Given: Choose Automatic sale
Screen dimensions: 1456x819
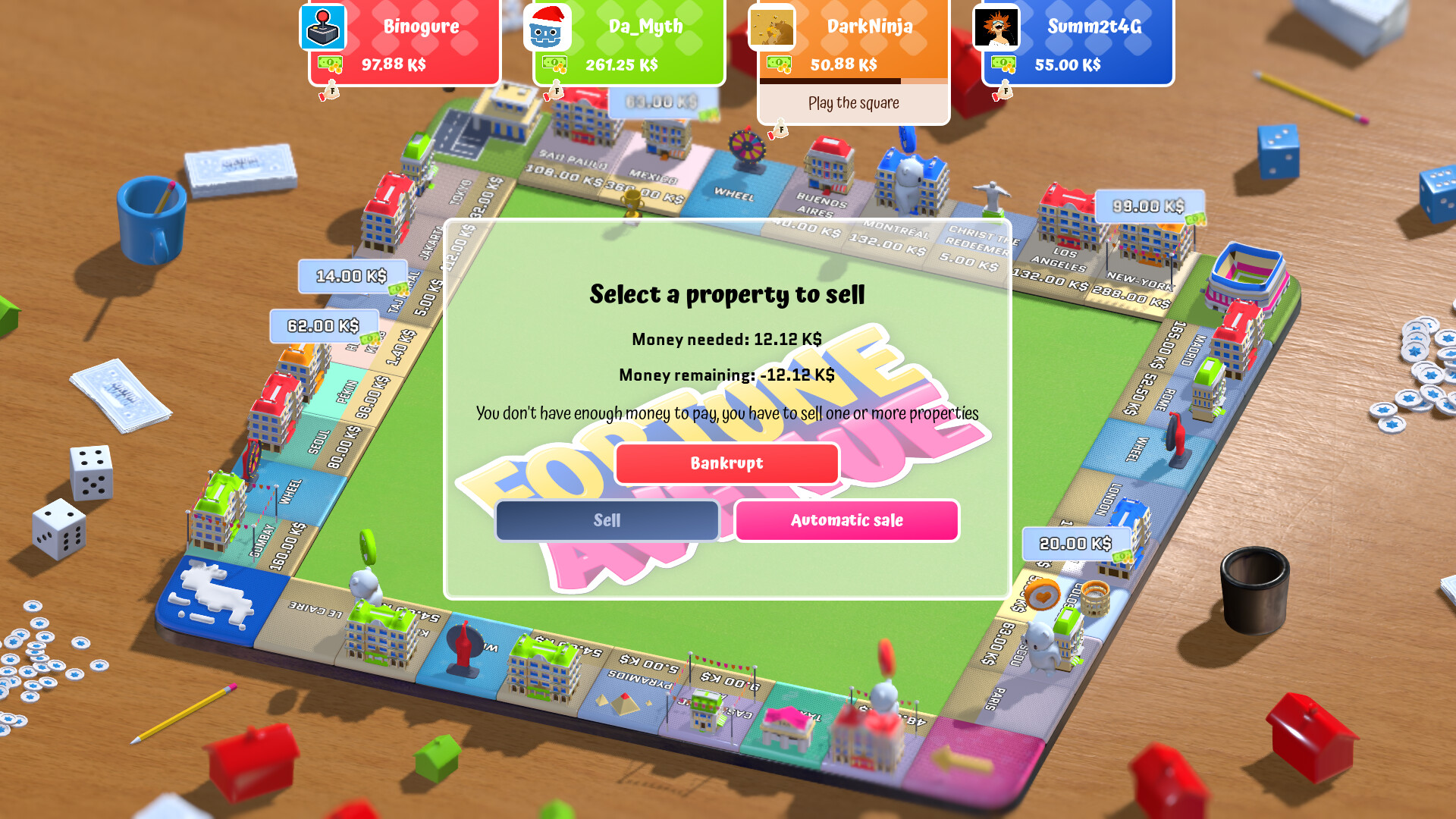Looking at the screenshot, I should pos(846,520).
